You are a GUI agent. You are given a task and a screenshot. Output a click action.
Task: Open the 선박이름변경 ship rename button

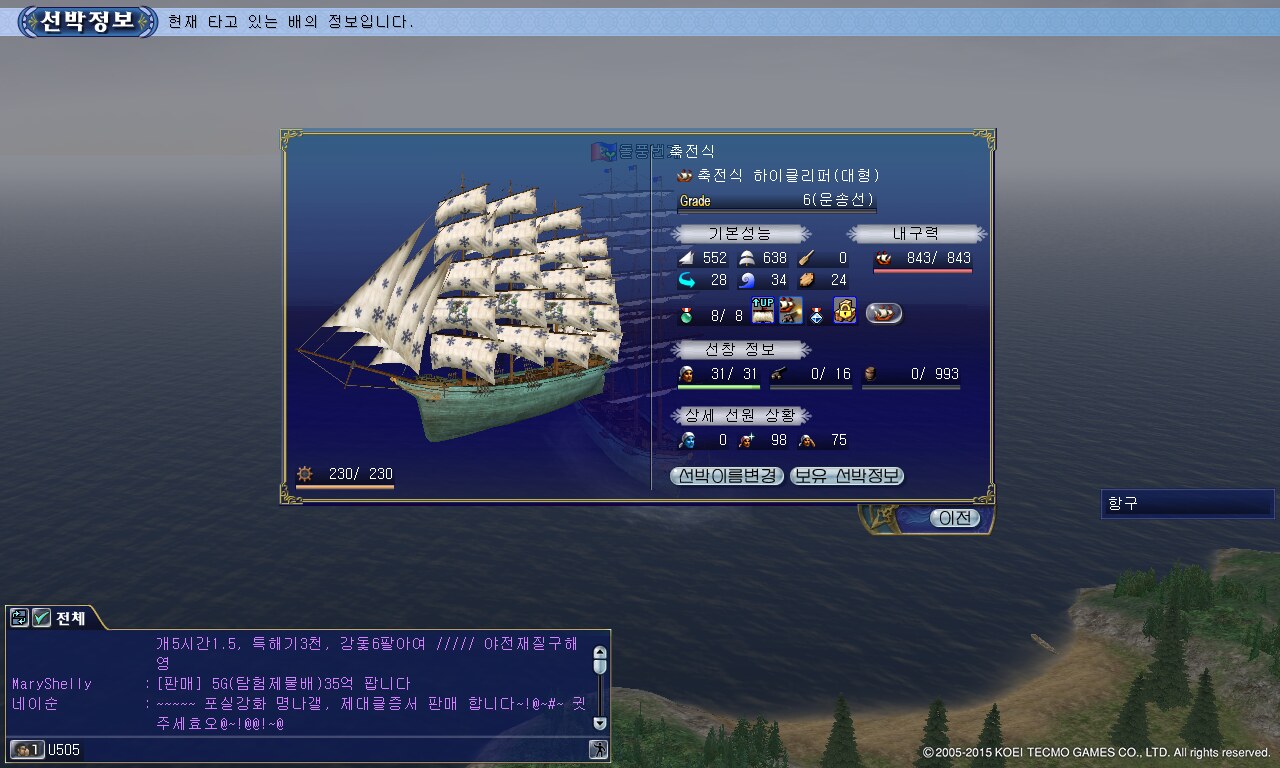click(727, 477)
